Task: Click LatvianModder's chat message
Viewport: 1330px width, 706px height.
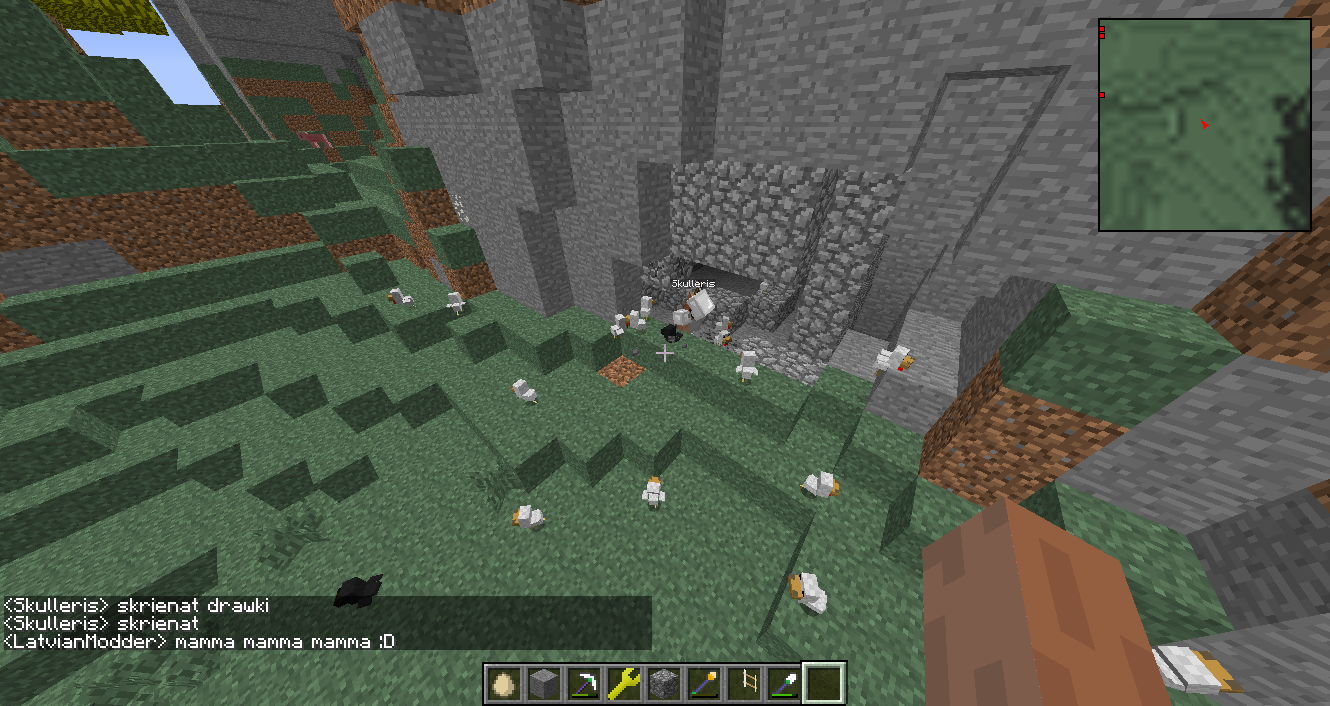Action: 200,641
